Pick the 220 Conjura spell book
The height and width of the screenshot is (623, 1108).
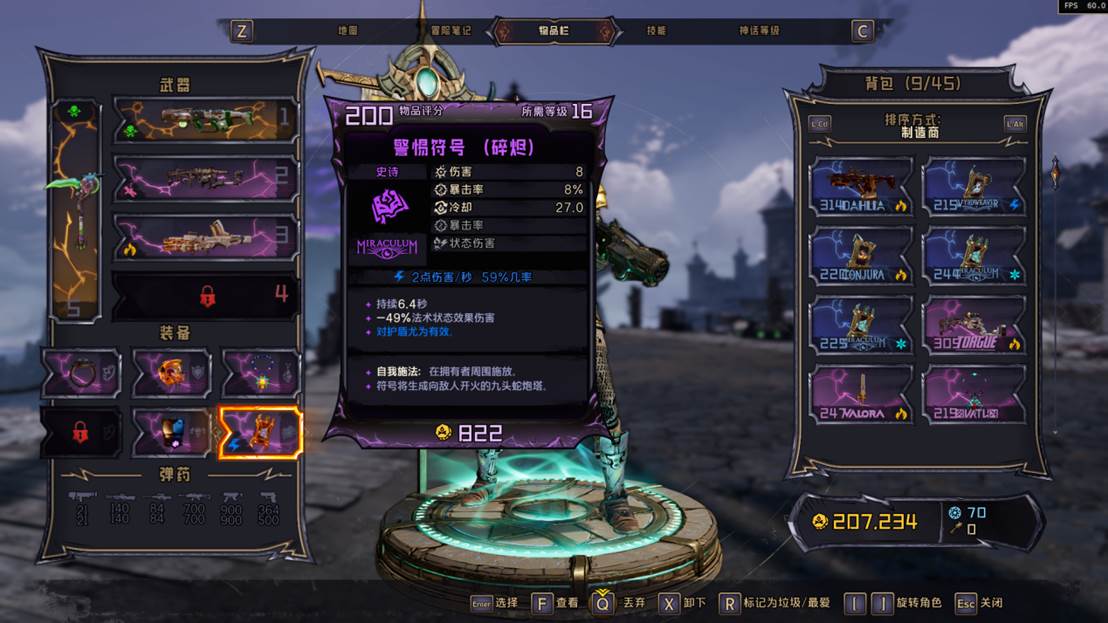click(x=861, y=257)
